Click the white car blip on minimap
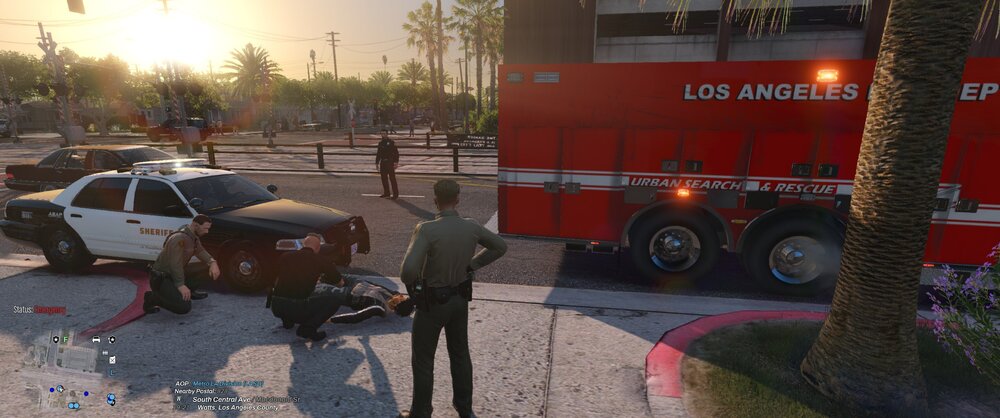This screenshot has height=418, width=1000. (96, 339)
